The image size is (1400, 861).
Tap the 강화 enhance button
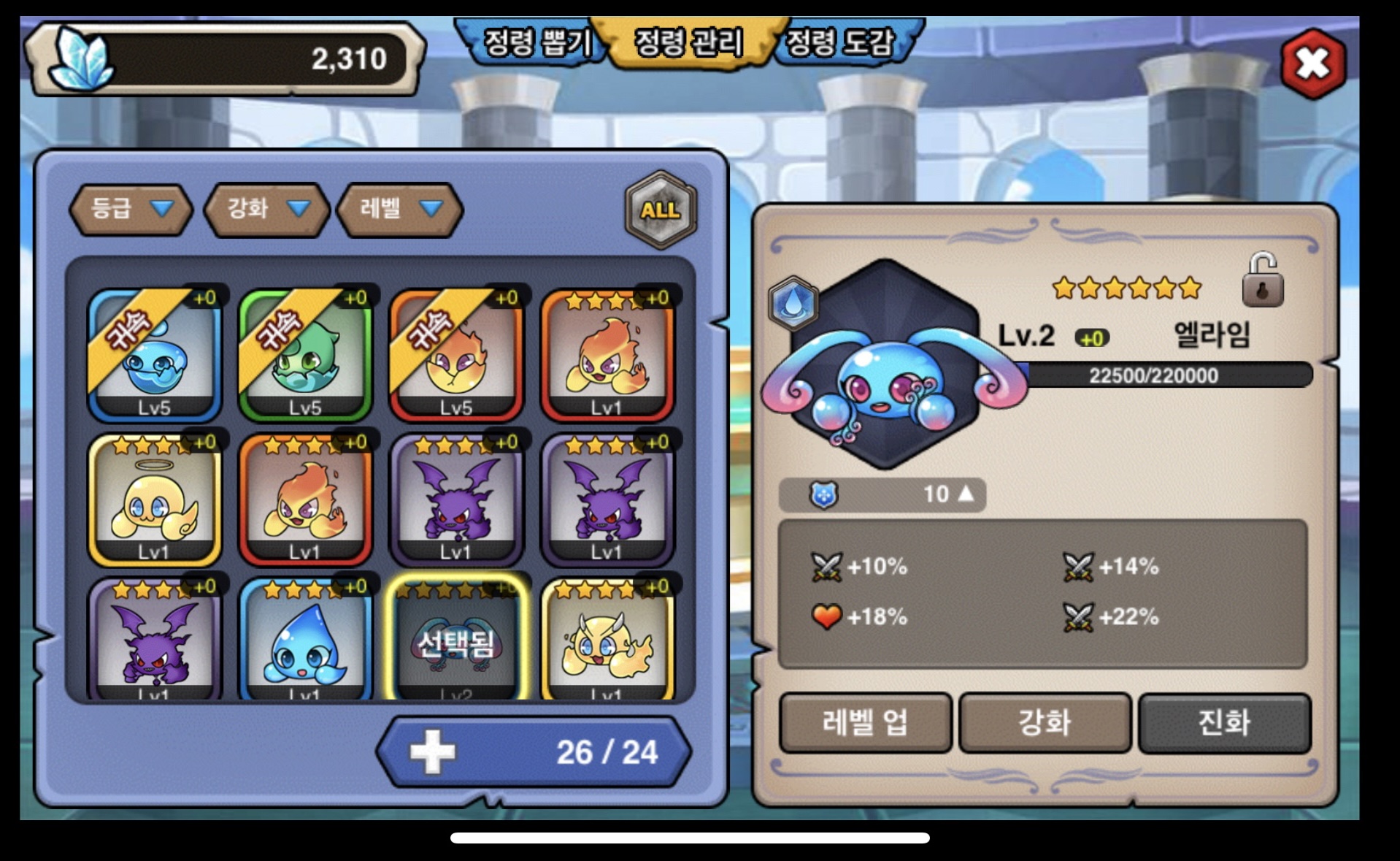pos(1045,723)
